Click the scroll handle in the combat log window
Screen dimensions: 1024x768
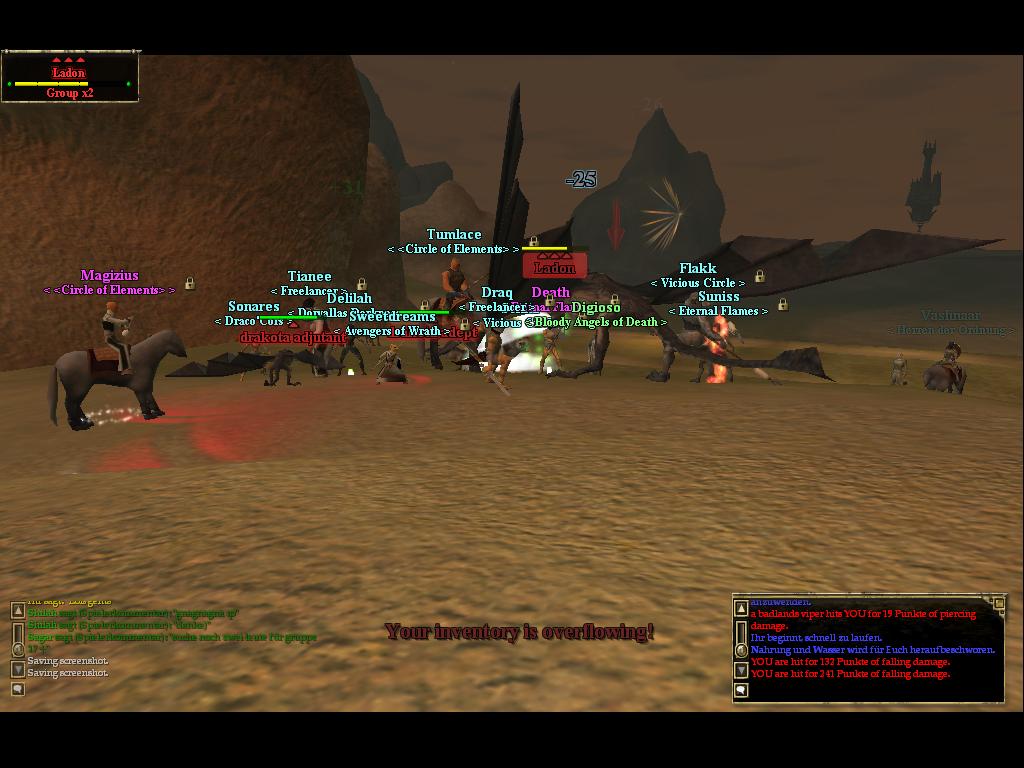click(741, 650)
